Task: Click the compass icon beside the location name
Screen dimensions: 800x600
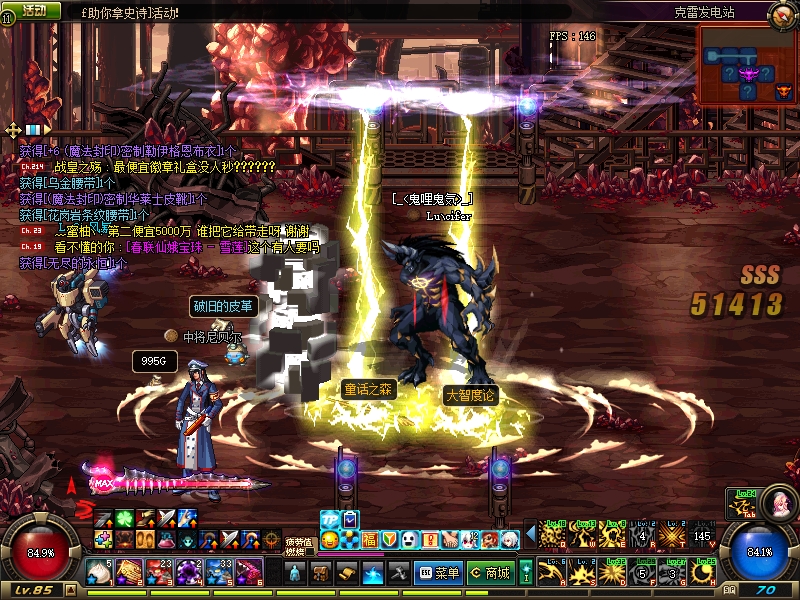Action: (x=783, y=14)
